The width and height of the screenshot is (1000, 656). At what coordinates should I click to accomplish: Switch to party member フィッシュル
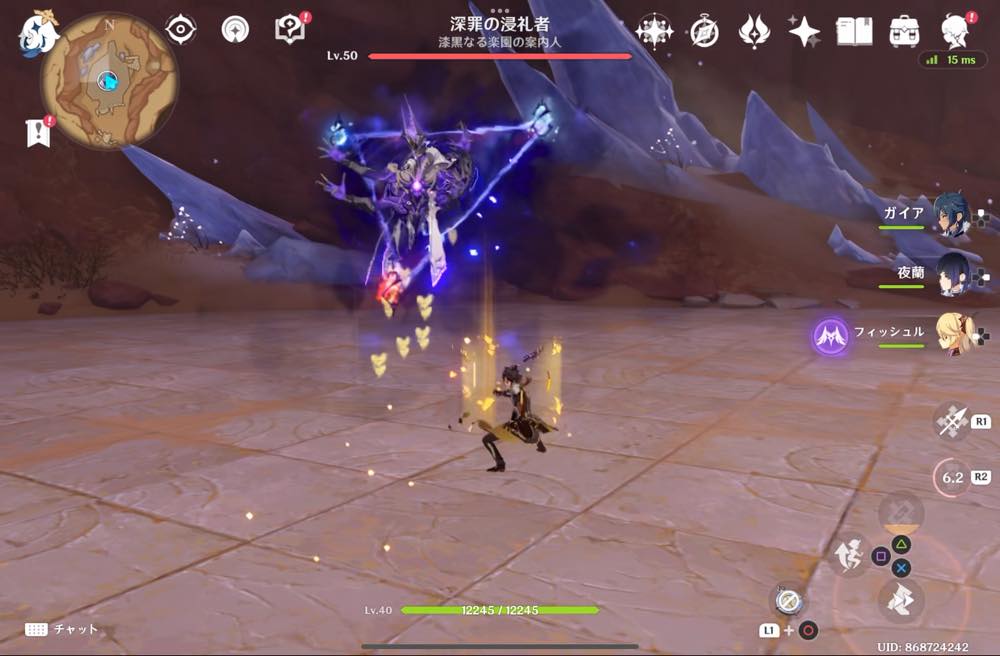(x=951, y=333)
